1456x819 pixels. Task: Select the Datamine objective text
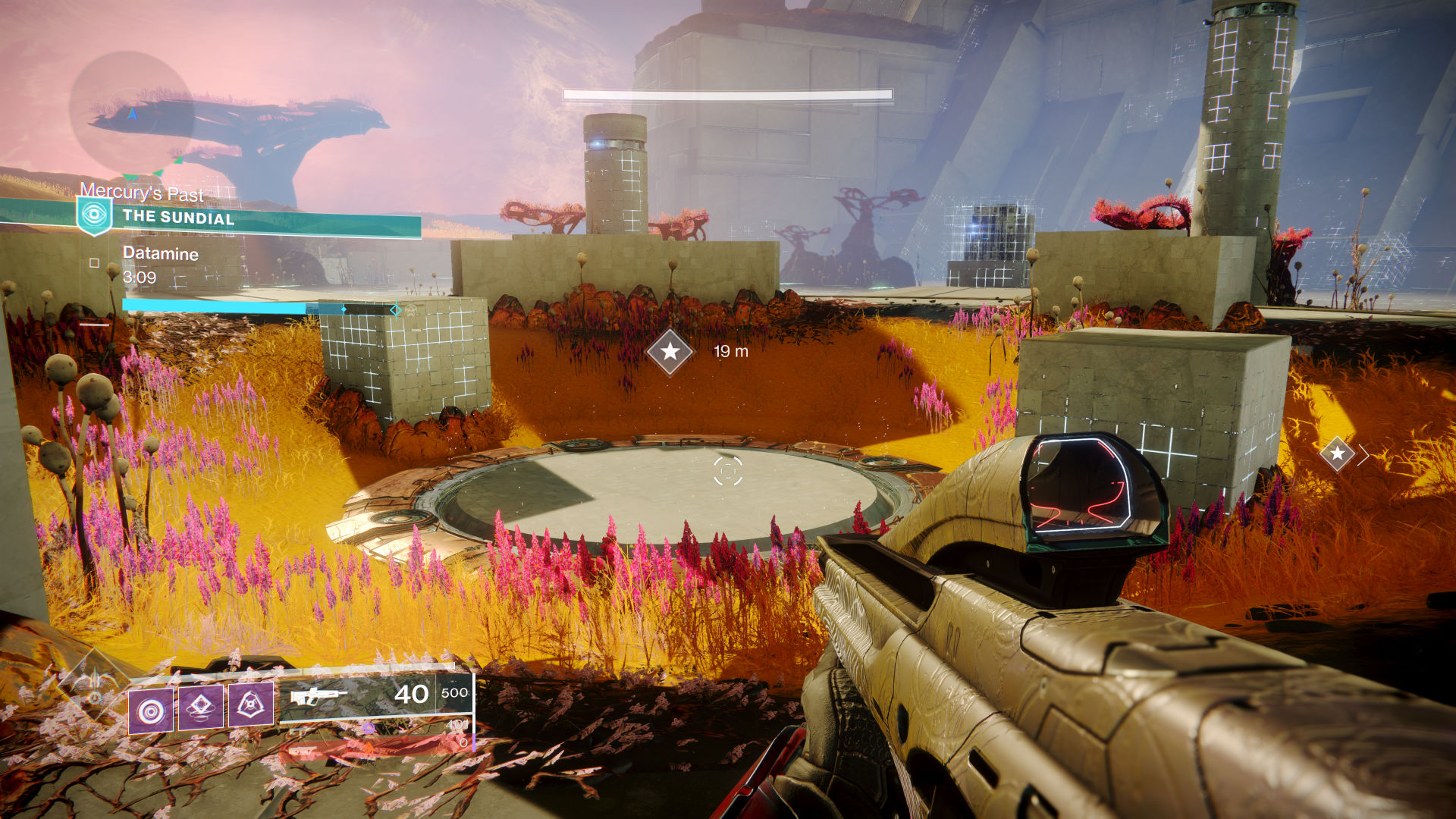click(160, 254)
